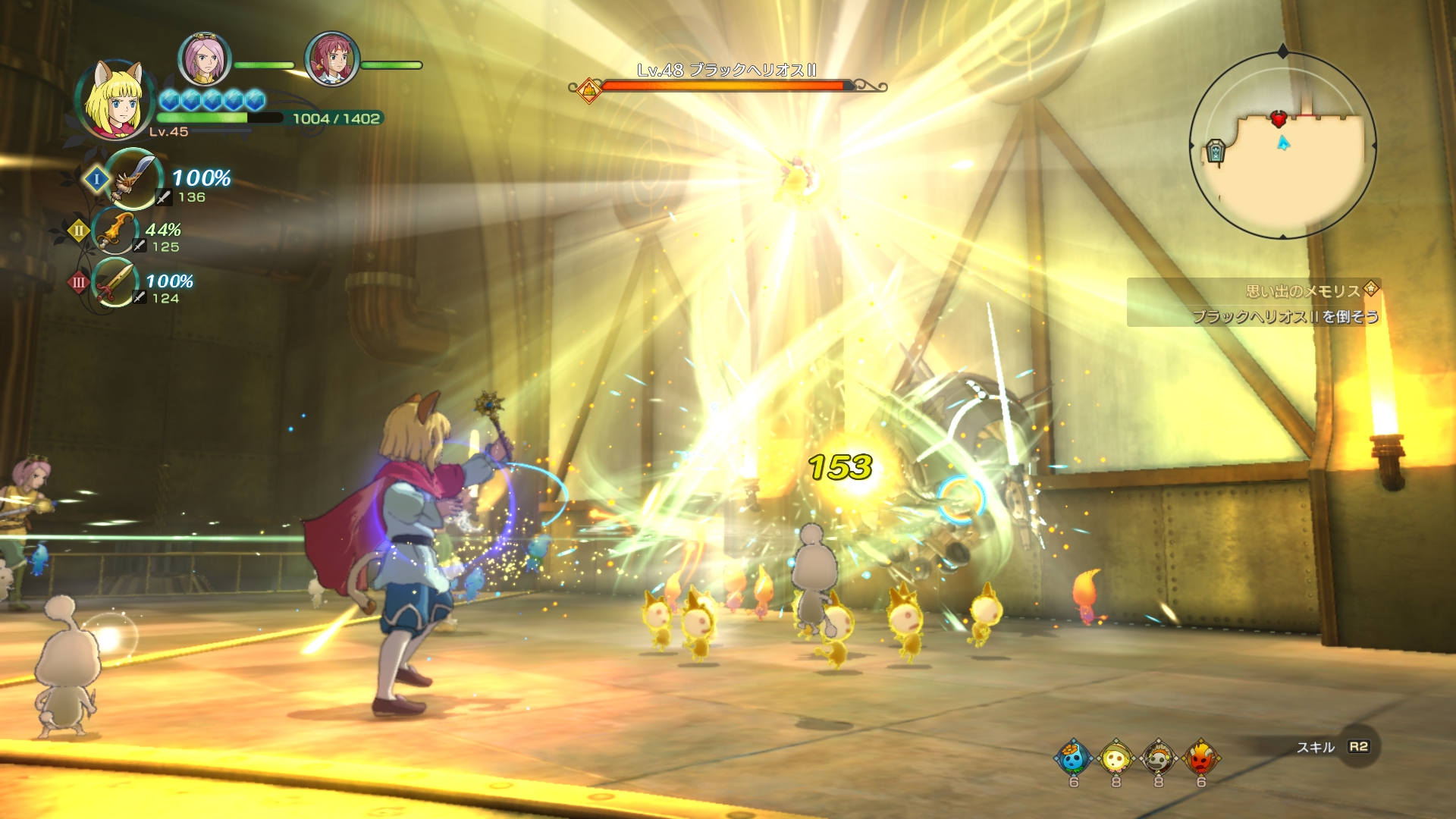Equip weapon slot II golden blade
The width and height of the screenshot is (1456, 819).
[117, 231]
